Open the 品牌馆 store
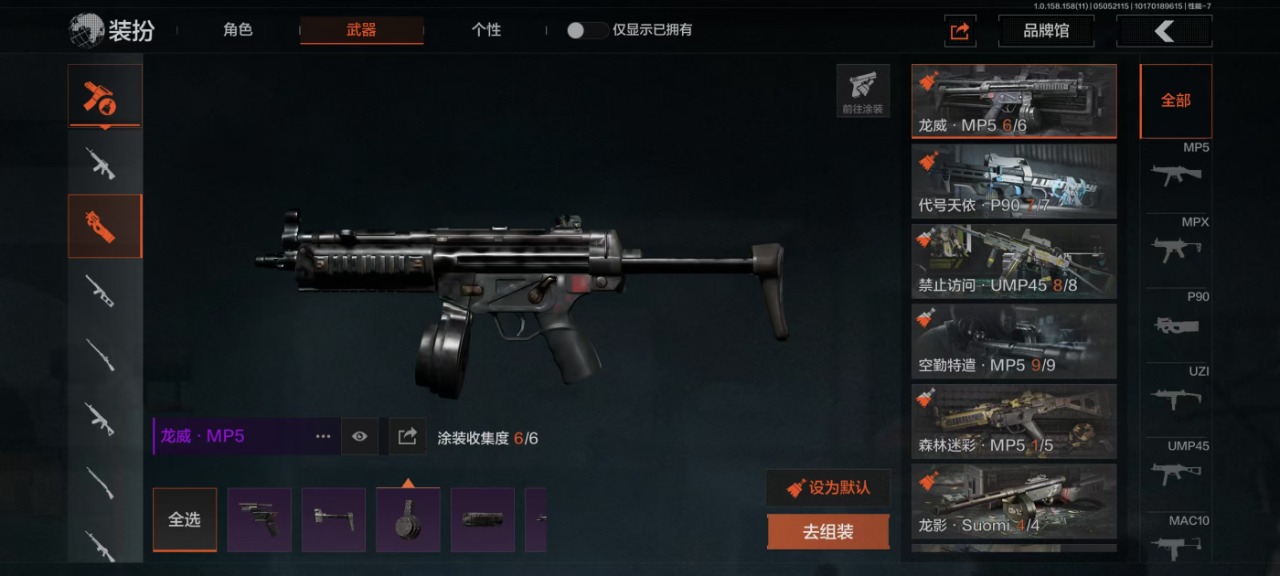The image size is (1280, 576). click(1045, 31)
